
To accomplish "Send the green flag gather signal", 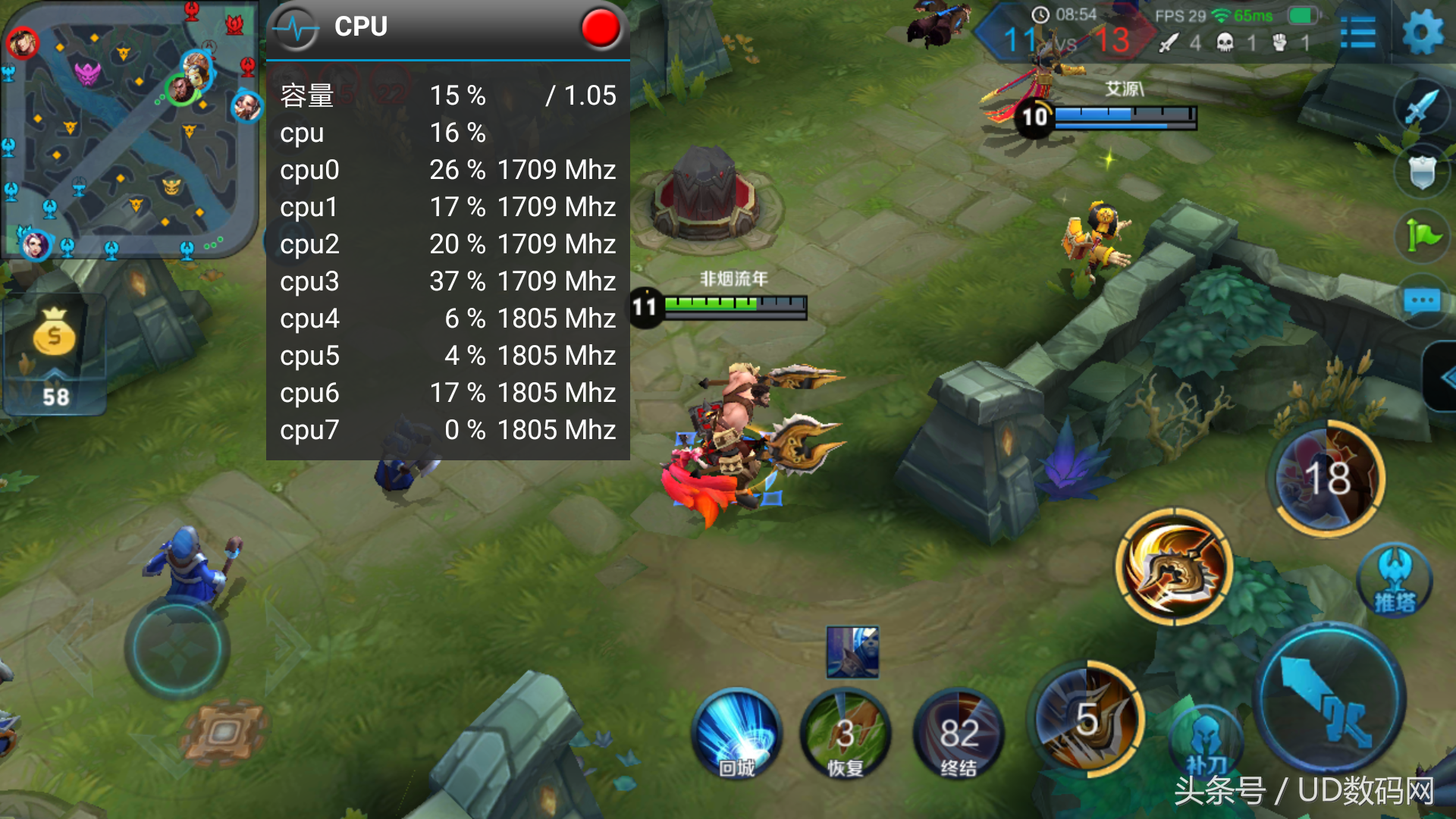I will (x=1422, y=236).
